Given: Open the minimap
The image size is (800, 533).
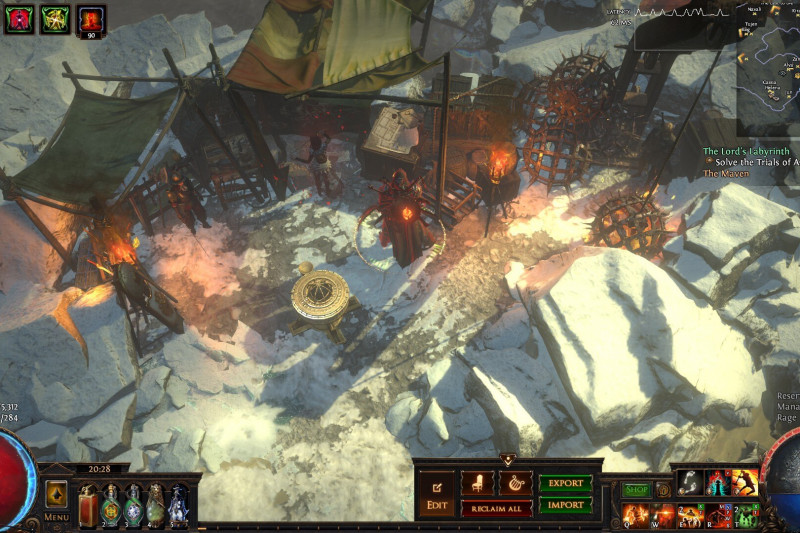Looking at the screenshot, I should pyautogui.click(x=768, y=68).
